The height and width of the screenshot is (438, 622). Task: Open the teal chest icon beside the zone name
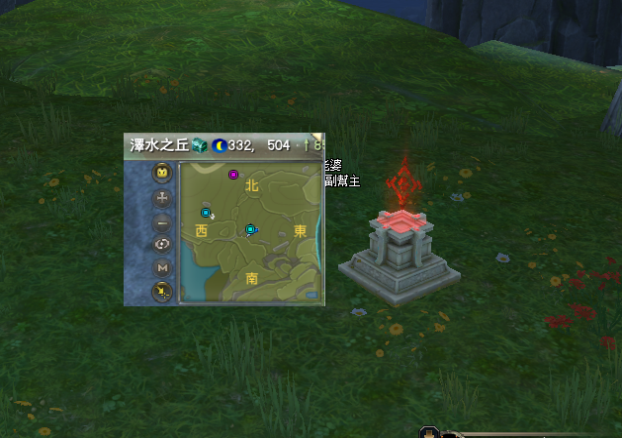pos(199,146)
